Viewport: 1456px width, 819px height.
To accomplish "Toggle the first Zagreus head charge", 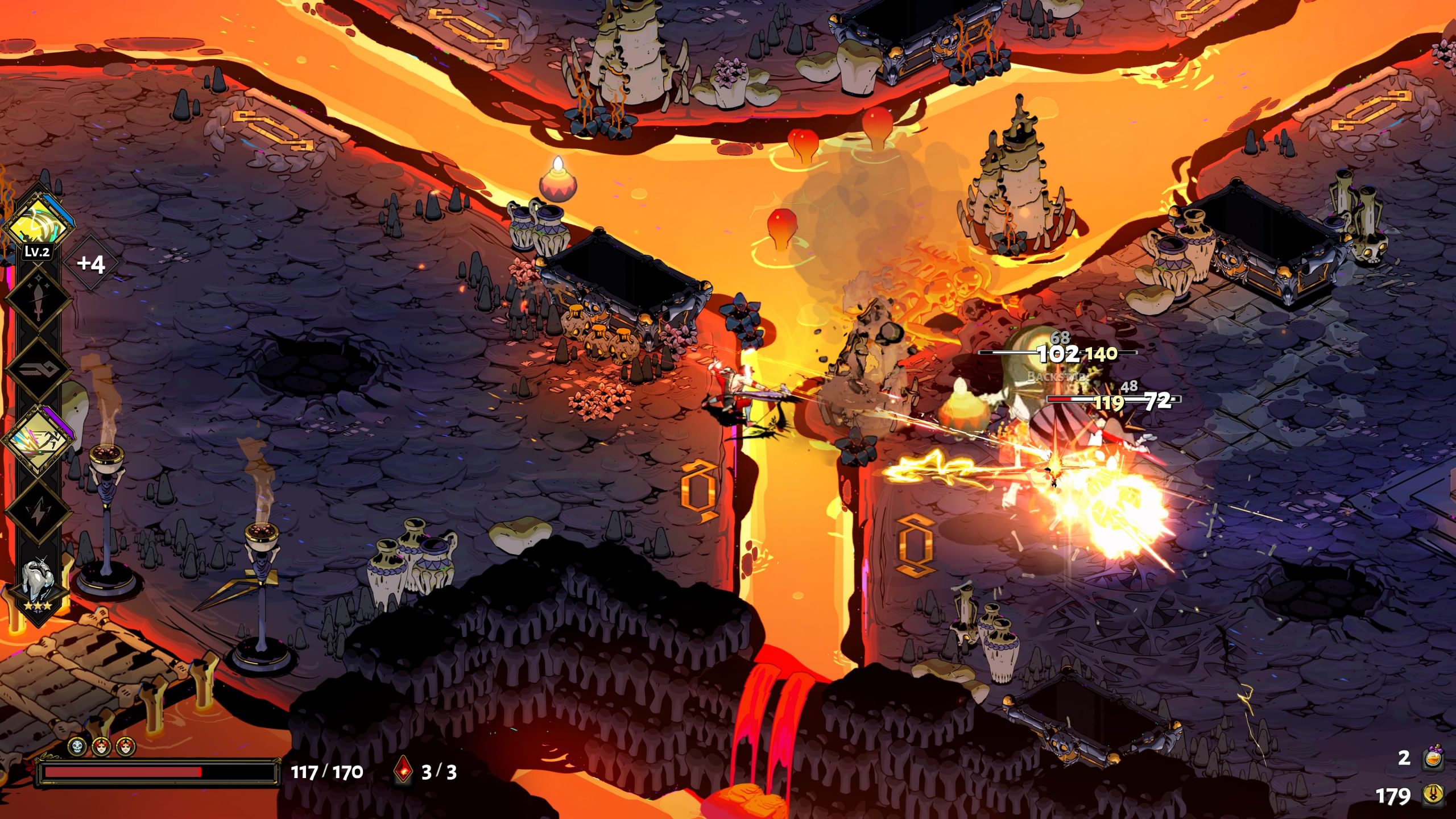I will 102,746.
